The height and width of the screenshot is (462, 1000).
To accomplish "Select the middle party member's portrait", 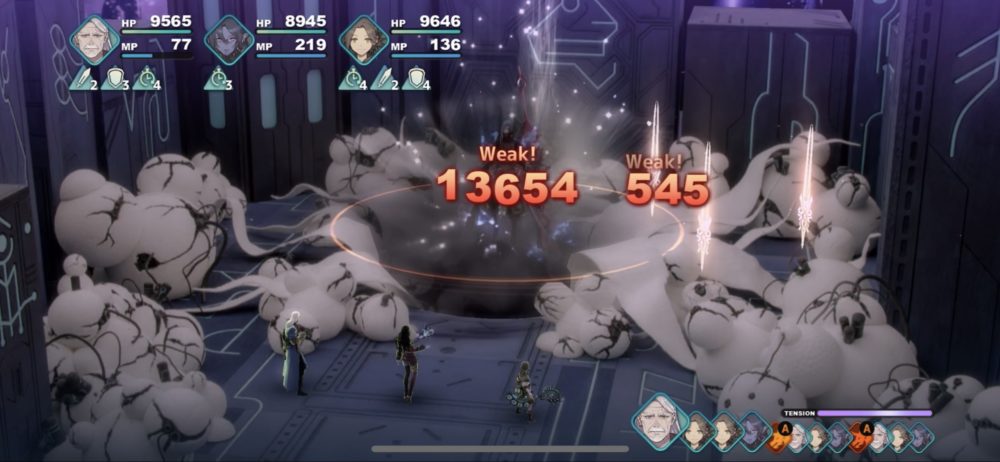I will [x=229, y=40].
